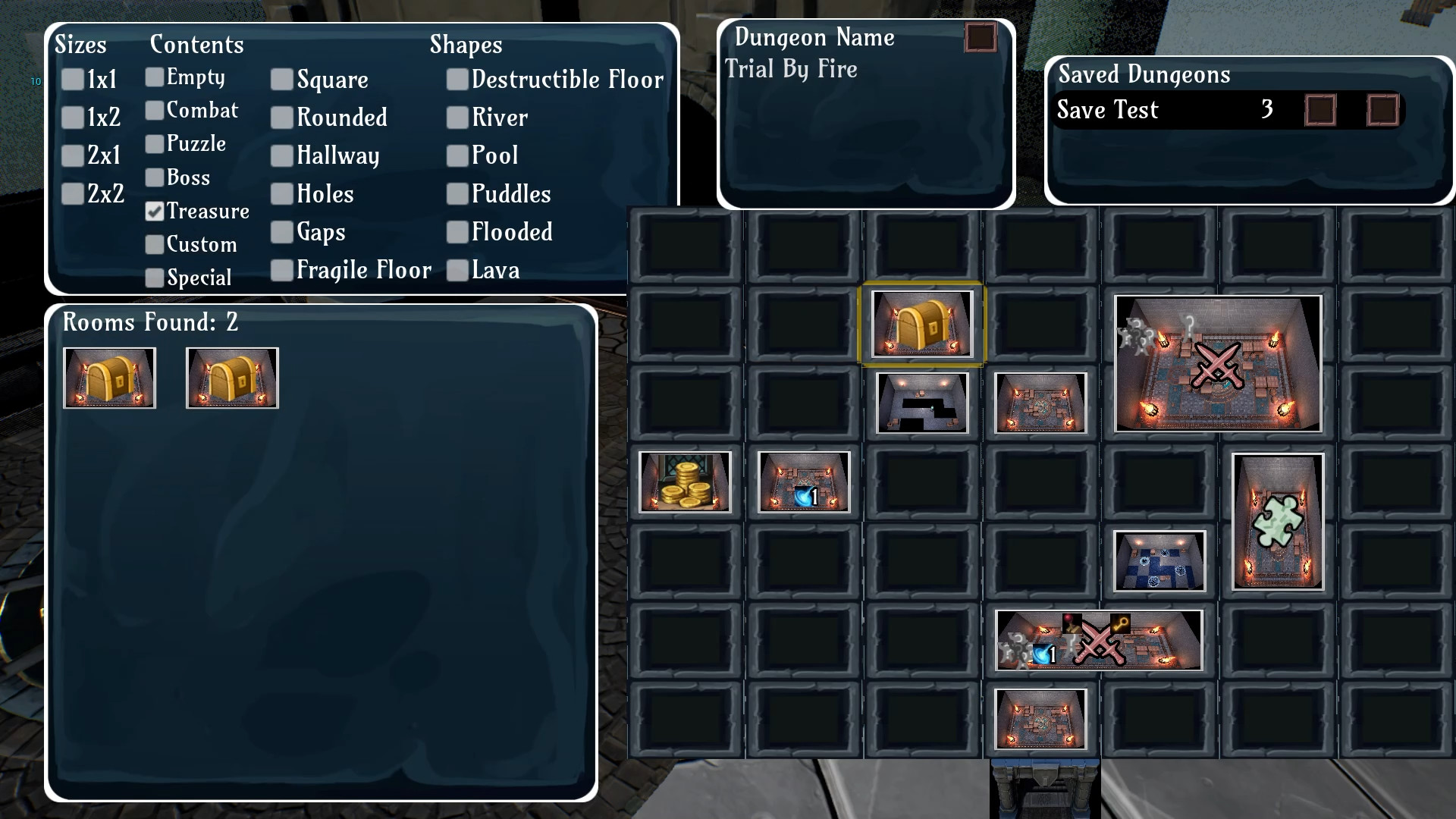The width and height of the screenshot is (1456, 819).
Task: Select the room with the mana orb icon
Action: (x=803, y=482)
